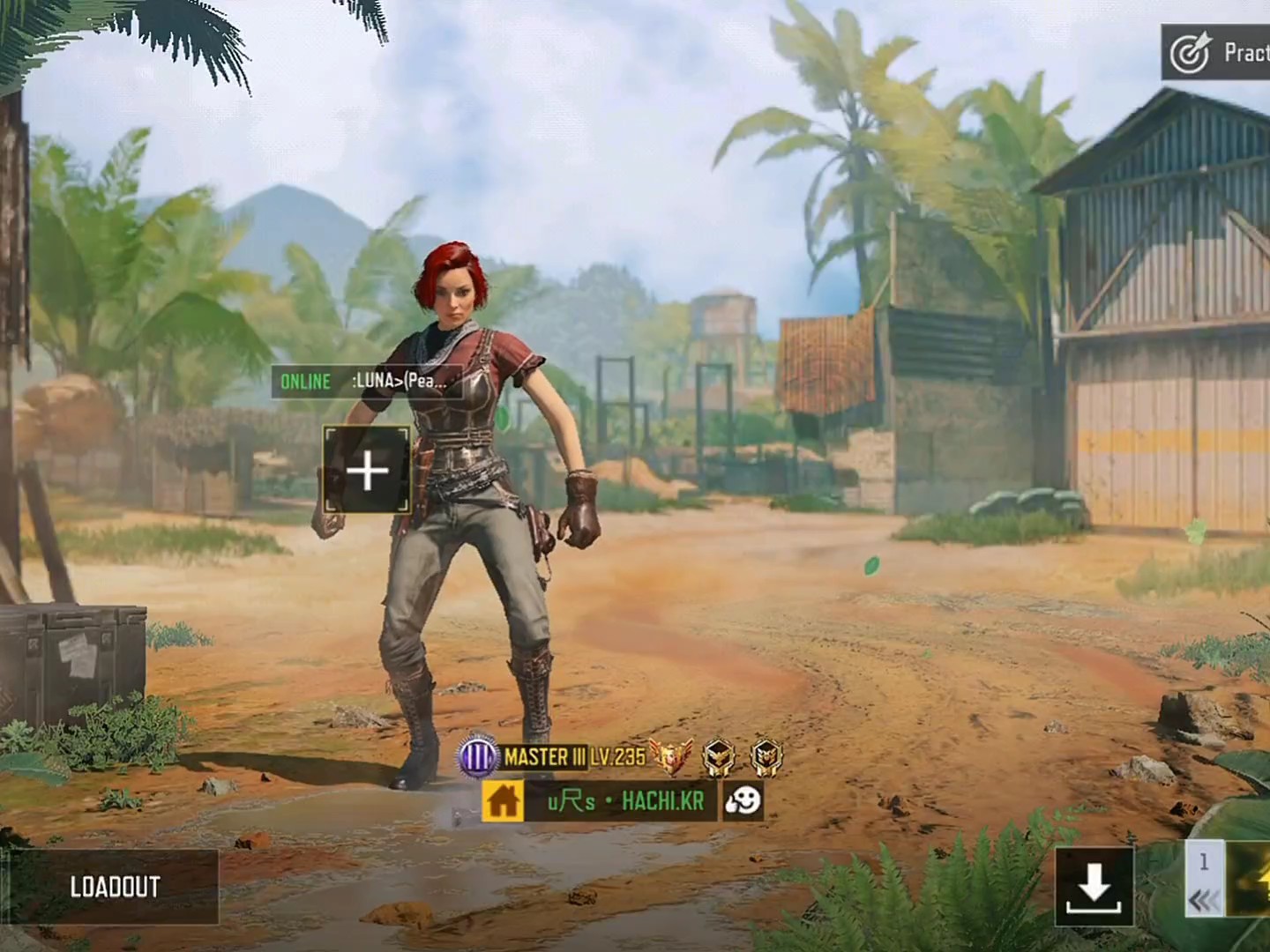Tap the download arrow icon
This screenshot has height=952, width=1270.
1094,887
